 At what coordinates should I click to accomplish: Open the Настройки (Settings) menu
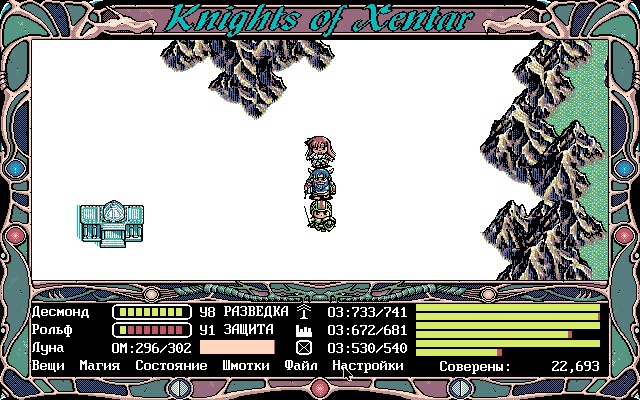point(368,366)
